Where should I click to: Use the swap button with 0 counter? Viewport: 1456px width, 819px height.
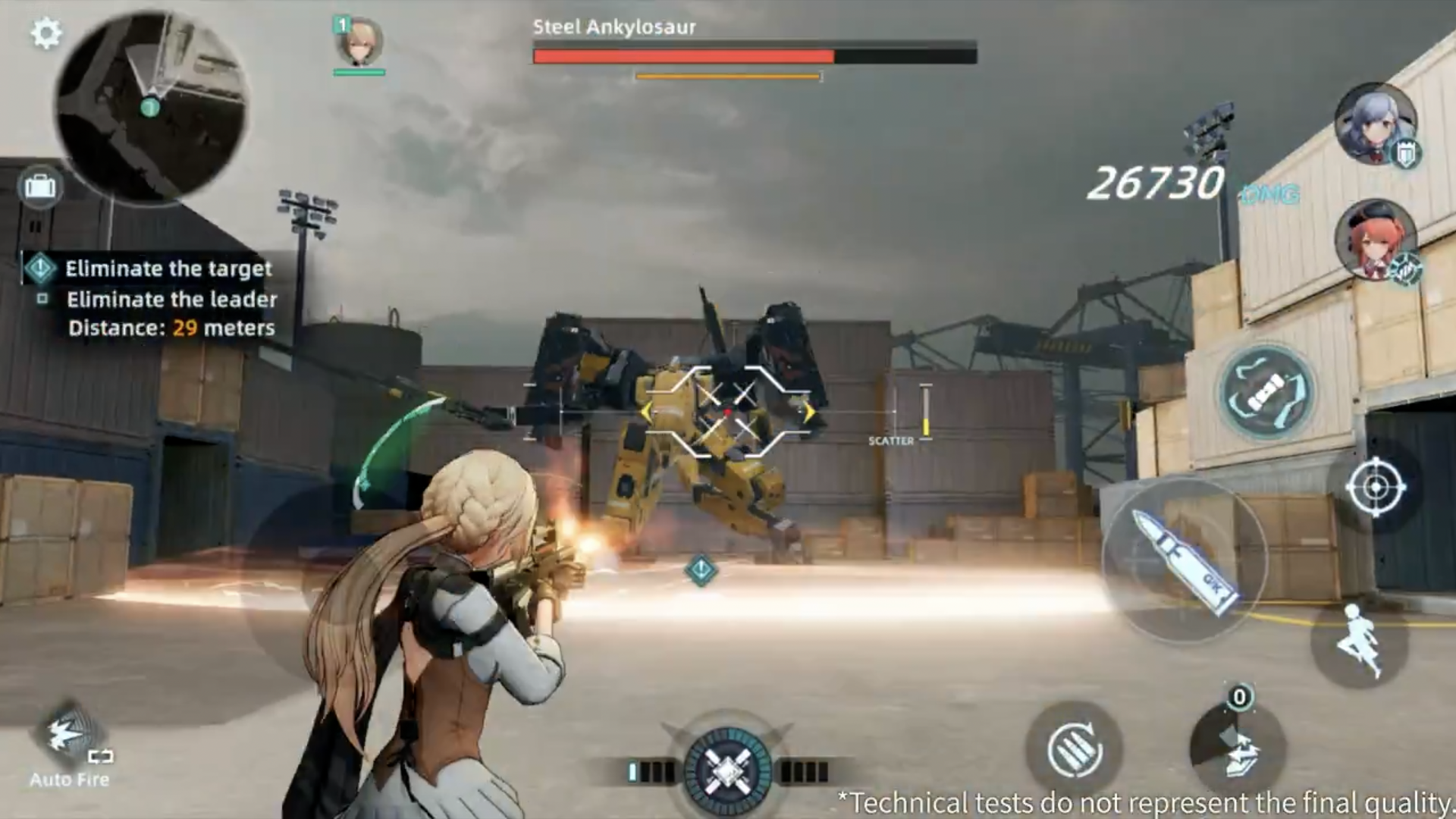pos(1238,747)
